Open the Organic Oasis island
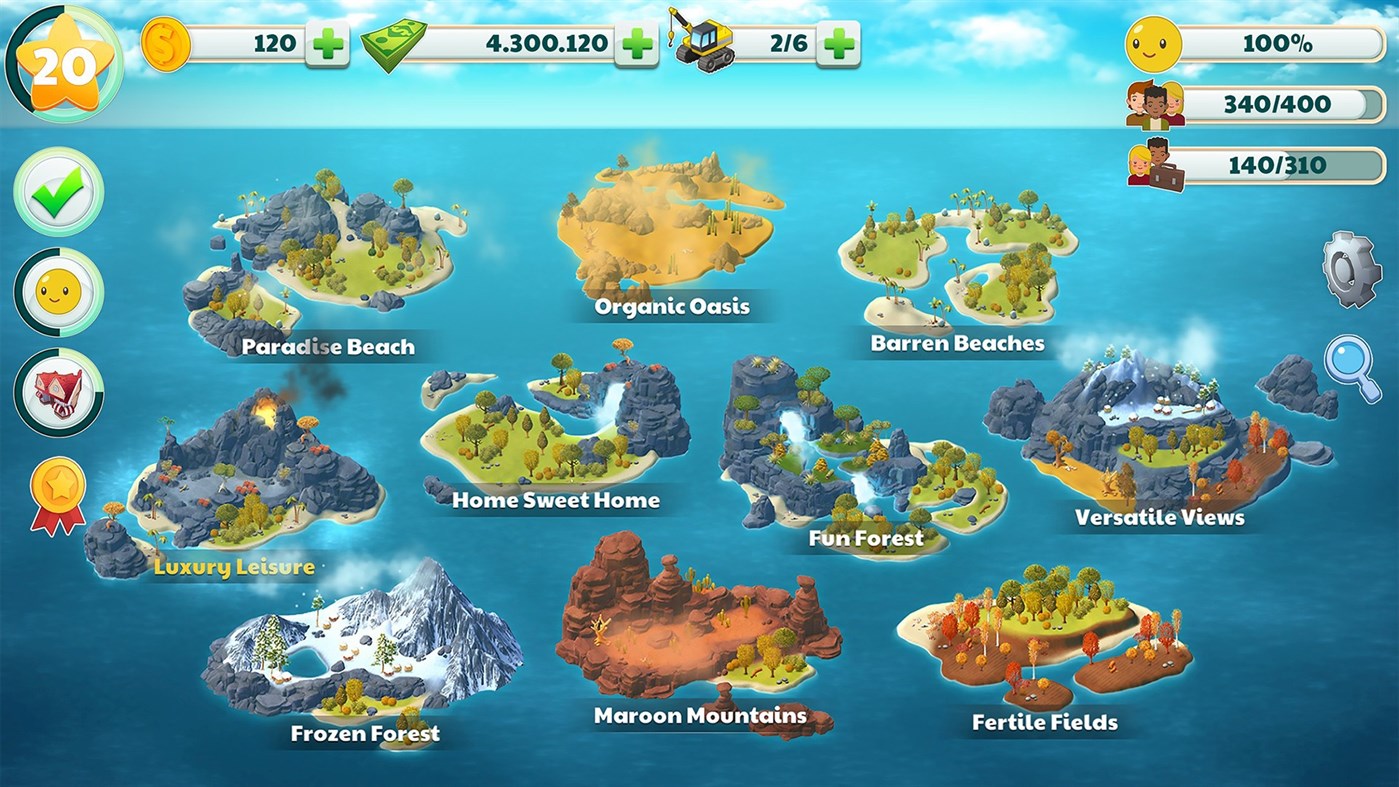The height and width of the screenshot is (787, 1399). [670, 230]
